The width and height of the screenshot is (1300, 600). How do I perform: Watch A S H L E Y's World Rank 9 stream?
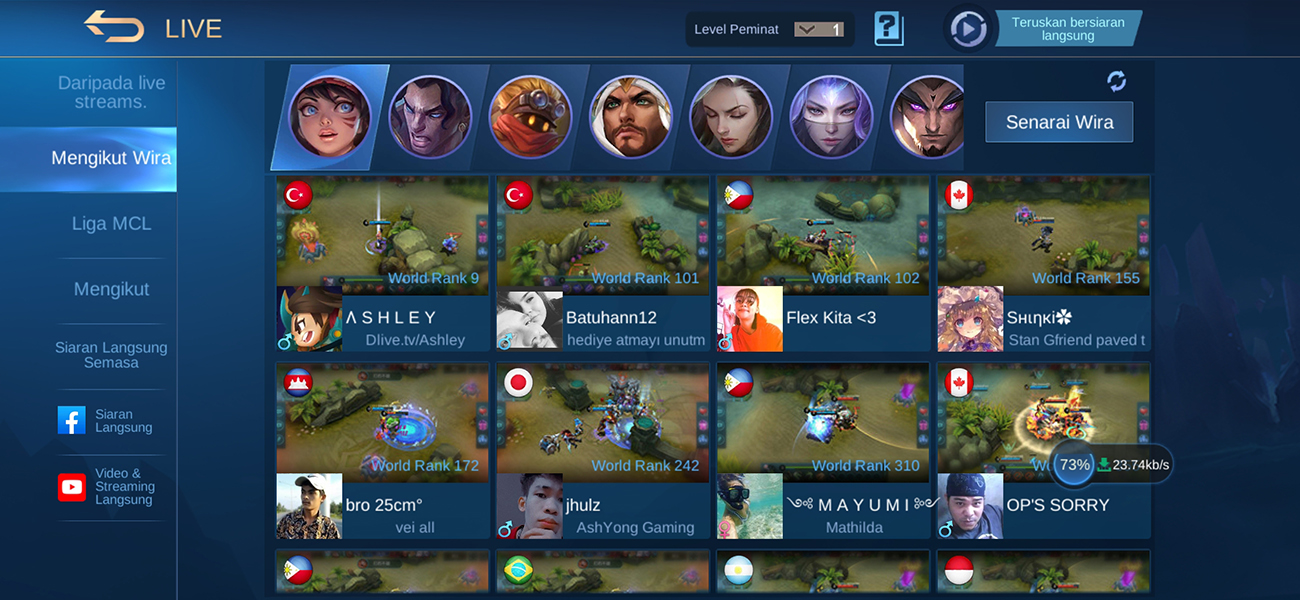383,236
